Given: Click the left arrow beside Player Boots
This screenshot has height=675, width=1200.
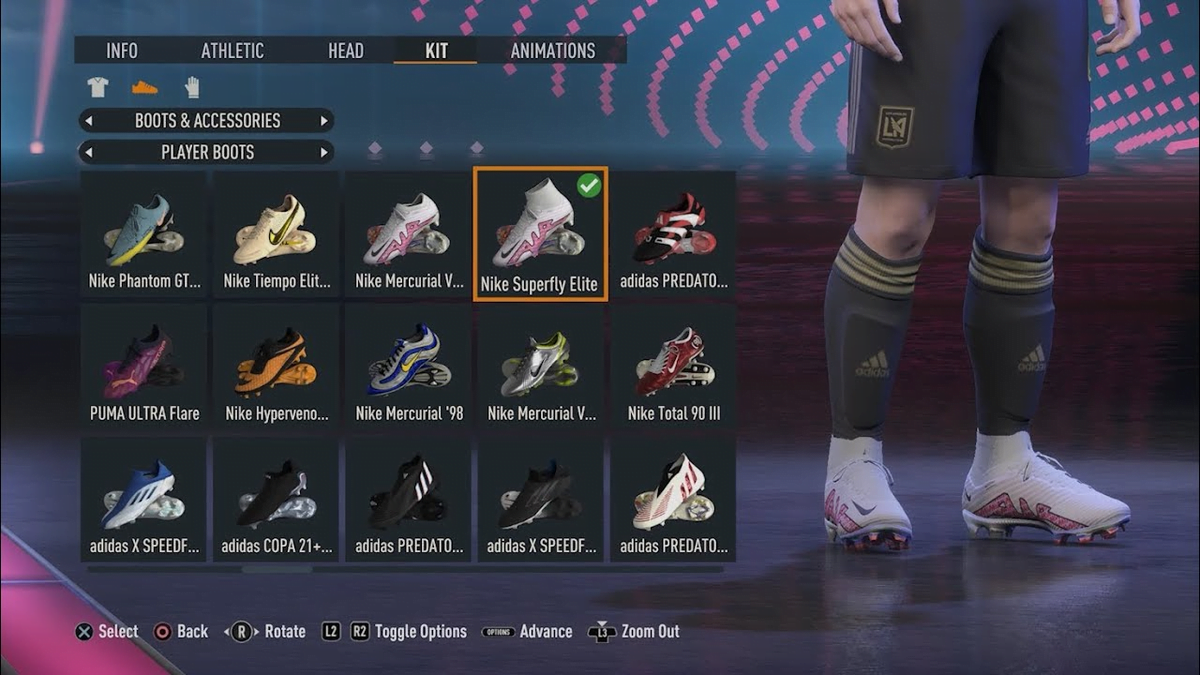Looking at the screenshot, I should [89, 153].
